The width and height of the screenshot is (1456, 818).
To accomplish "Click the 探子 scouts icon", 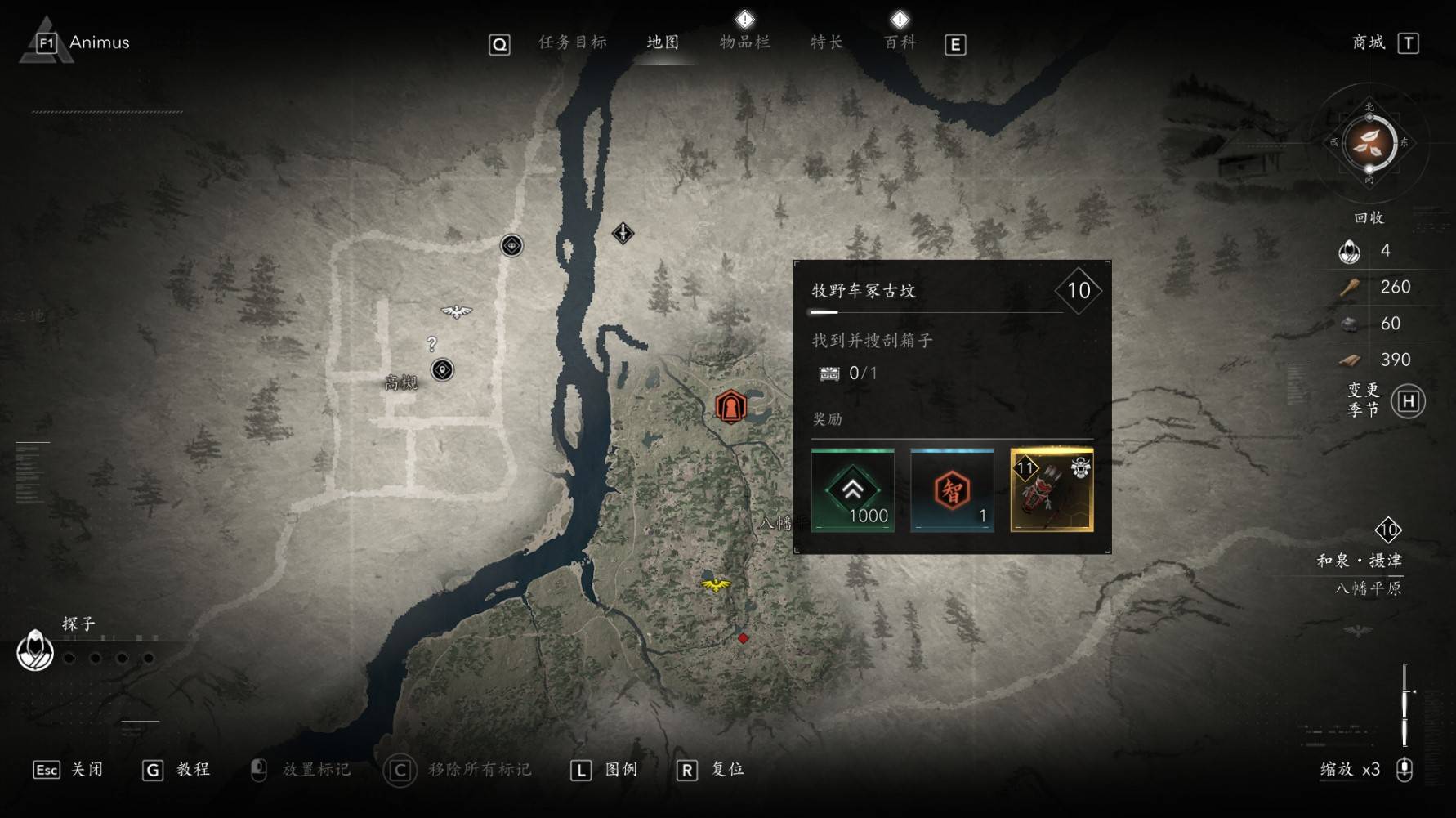I will (35, 651).
